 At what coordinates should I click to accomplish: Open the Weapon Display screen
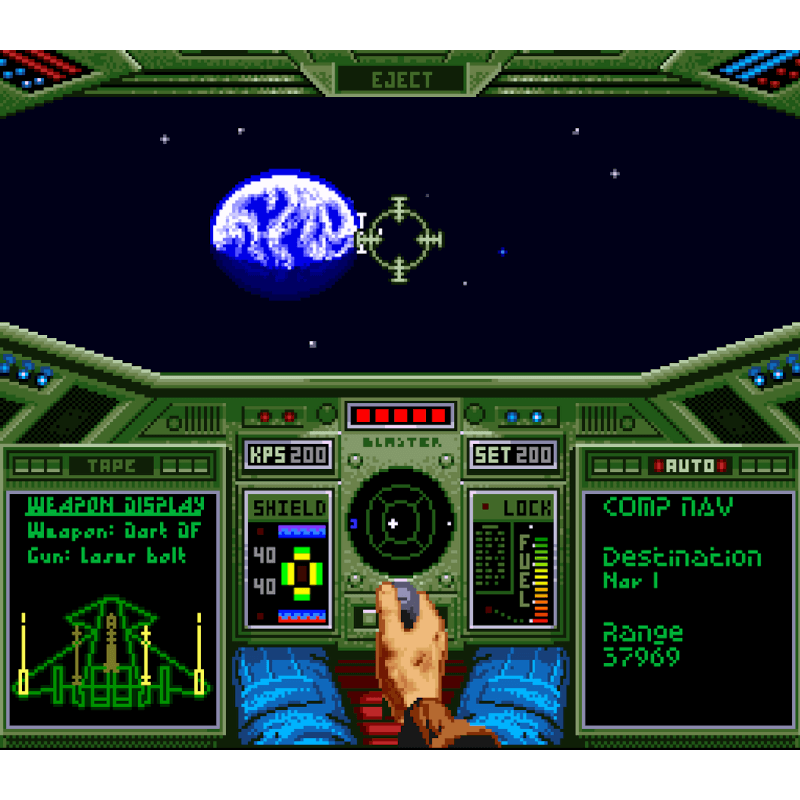coord(113,608)
